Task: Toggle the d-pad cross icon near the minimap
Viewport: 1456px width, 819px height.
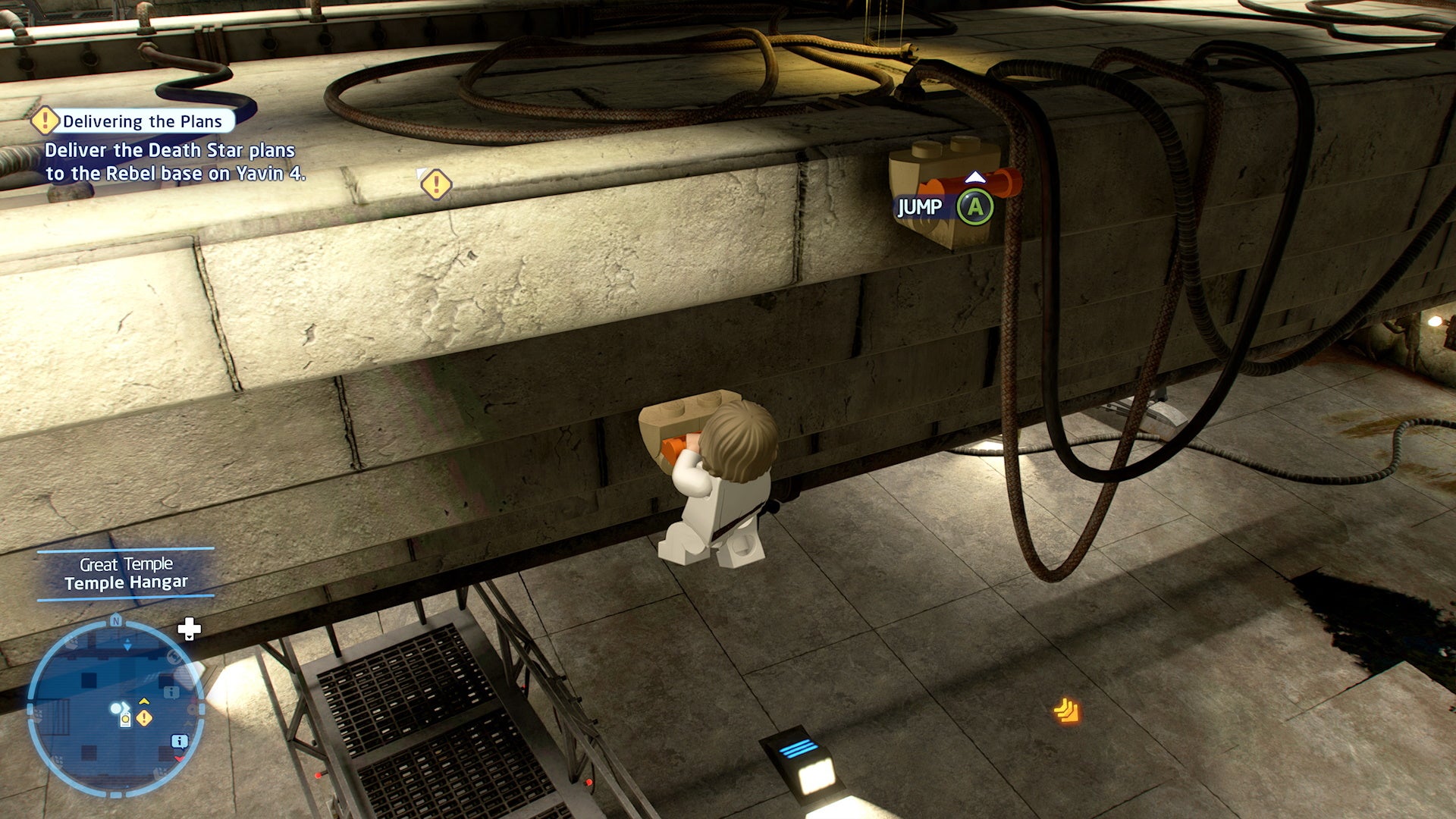Action: (189, 628)
